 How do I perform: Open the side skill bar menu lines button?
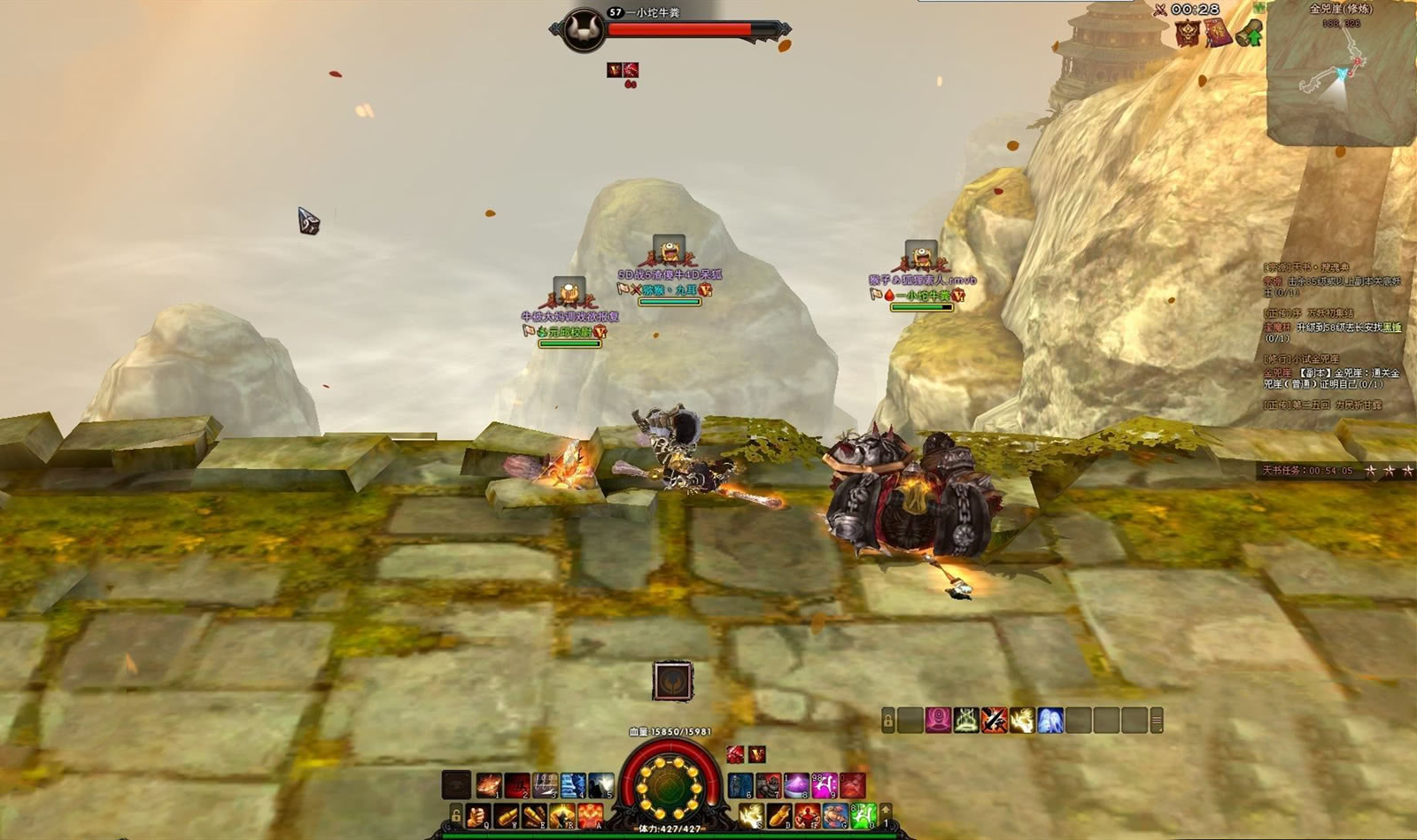(x=1156, y=721)
